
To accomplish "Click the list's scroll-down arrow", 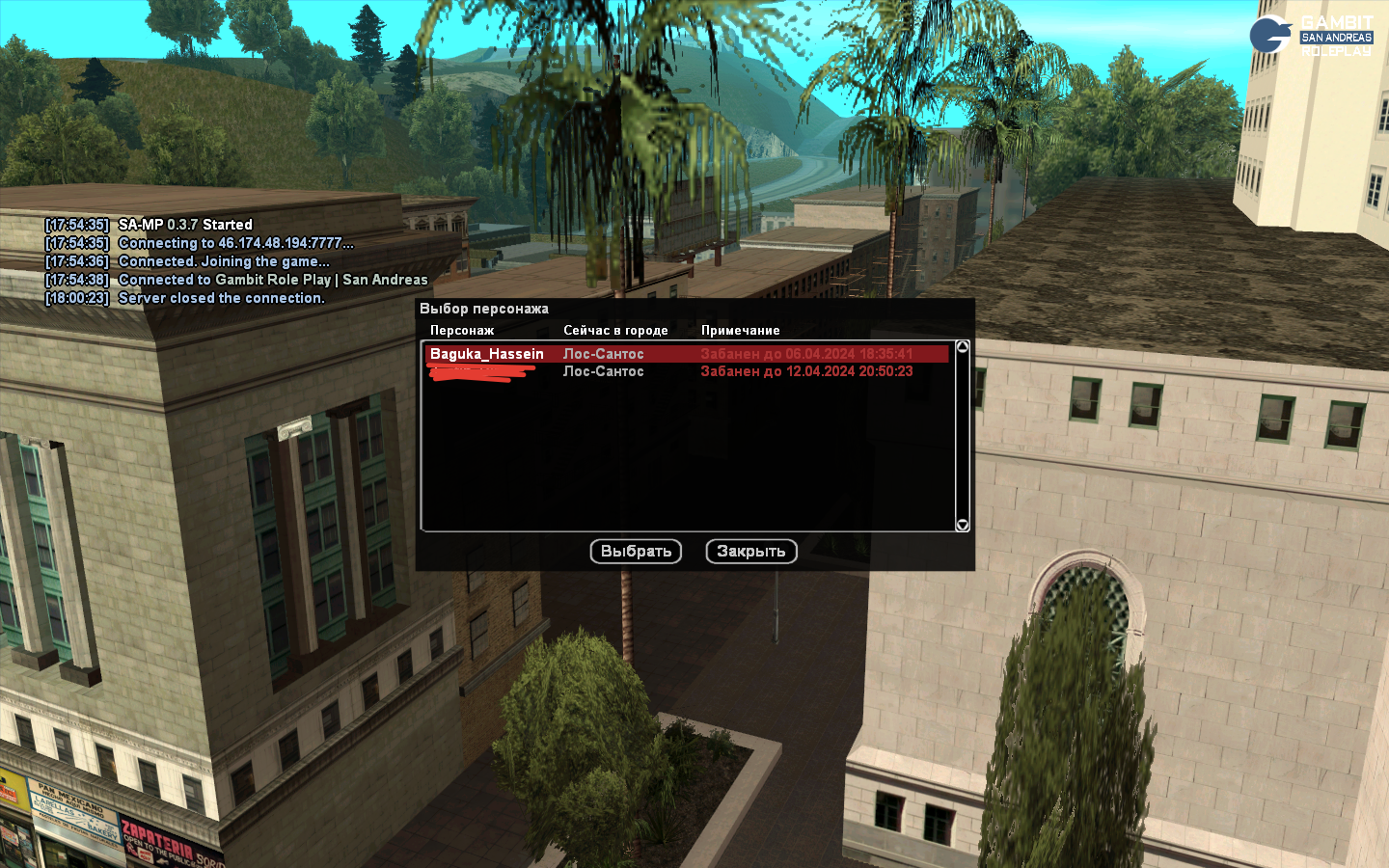I will 962,525.
